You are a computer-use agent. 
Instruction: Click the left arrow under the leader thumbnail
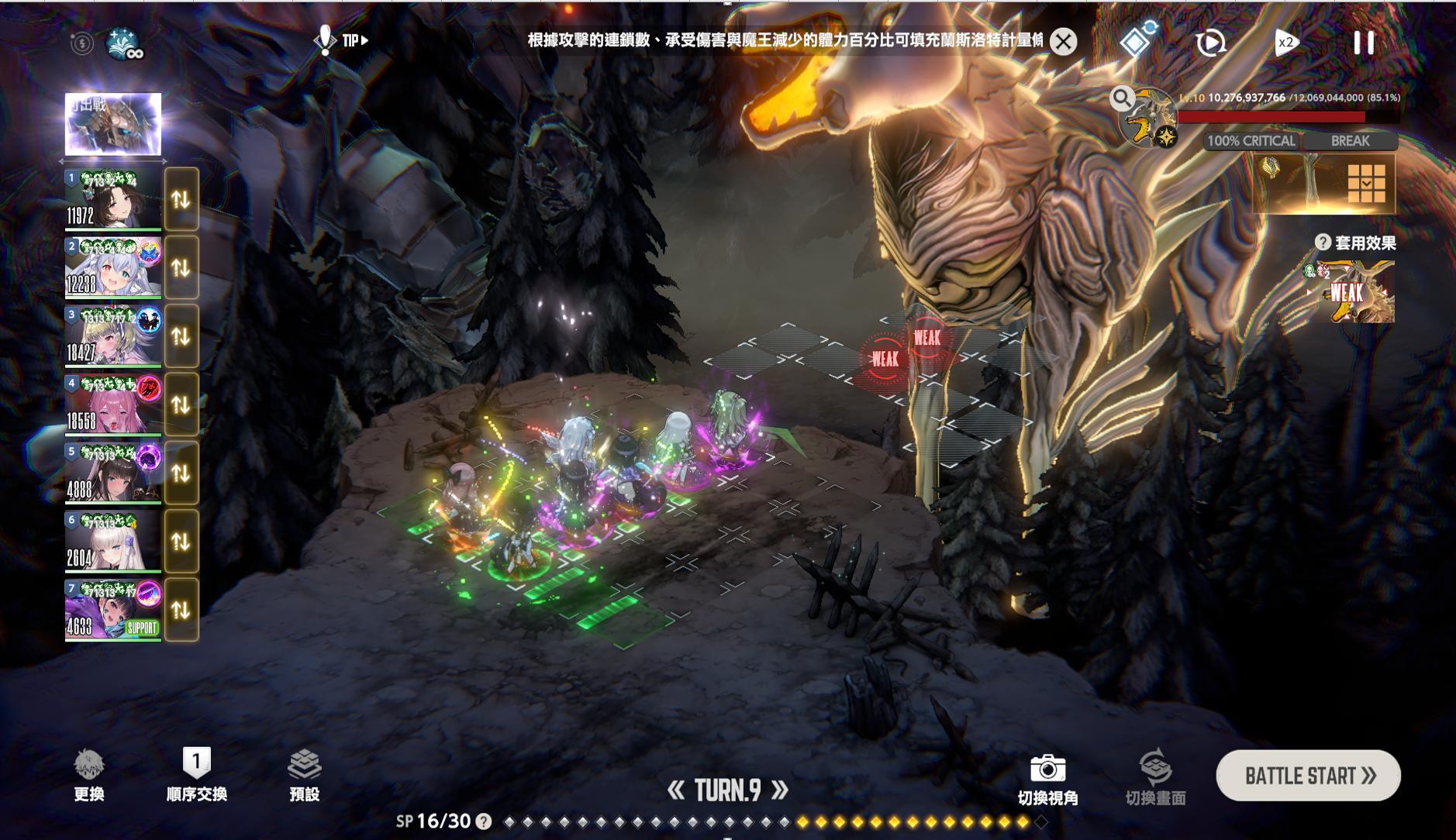click(62, 160)
